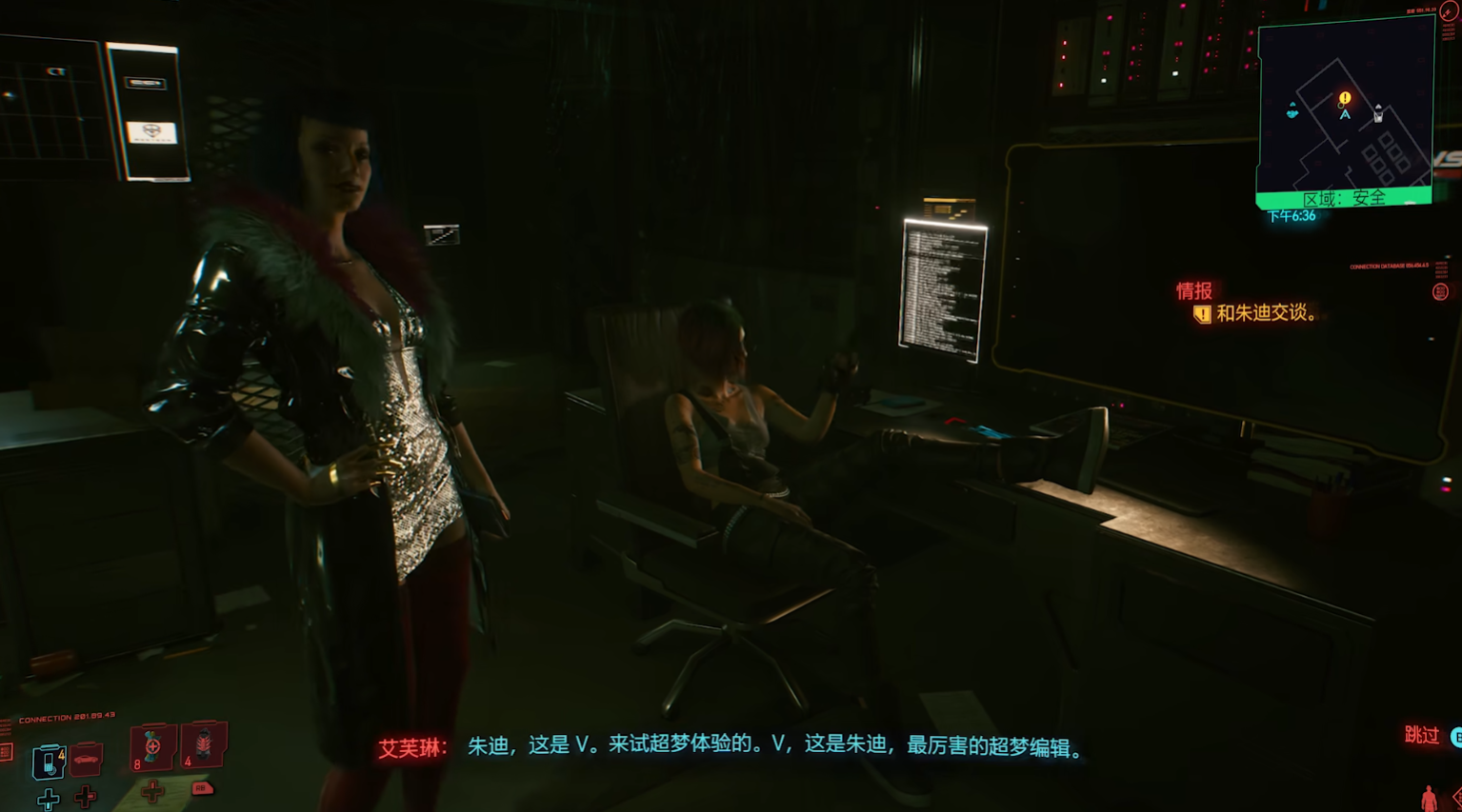Select the RB button prompt label
The image size is (1462, 812).
click(202, 788)
